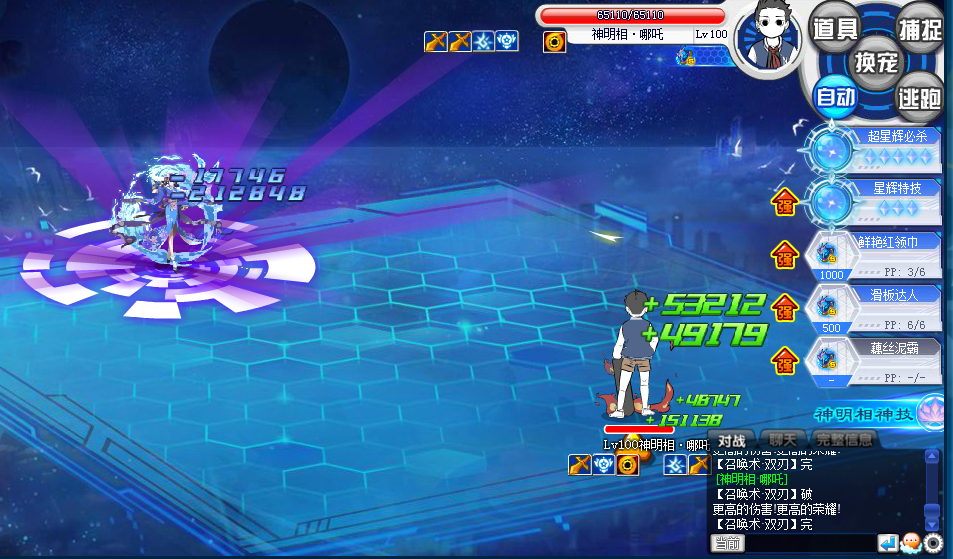
Task: Toggle 自动 auto battle
Action: point(834,96)
